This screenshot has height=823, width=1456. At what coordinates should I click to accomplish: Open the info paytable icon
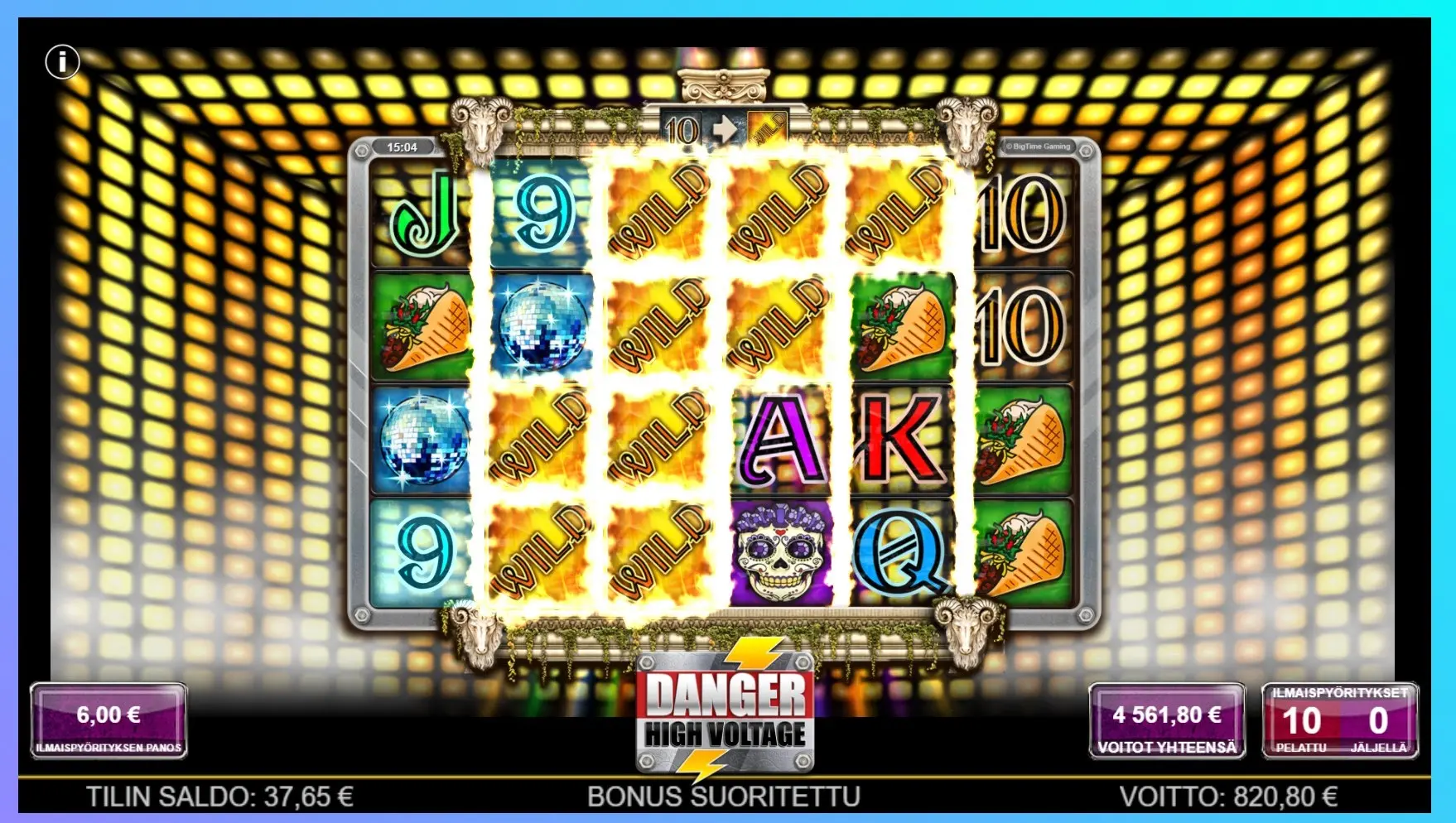pyautogui.click(x=62, y=62)
